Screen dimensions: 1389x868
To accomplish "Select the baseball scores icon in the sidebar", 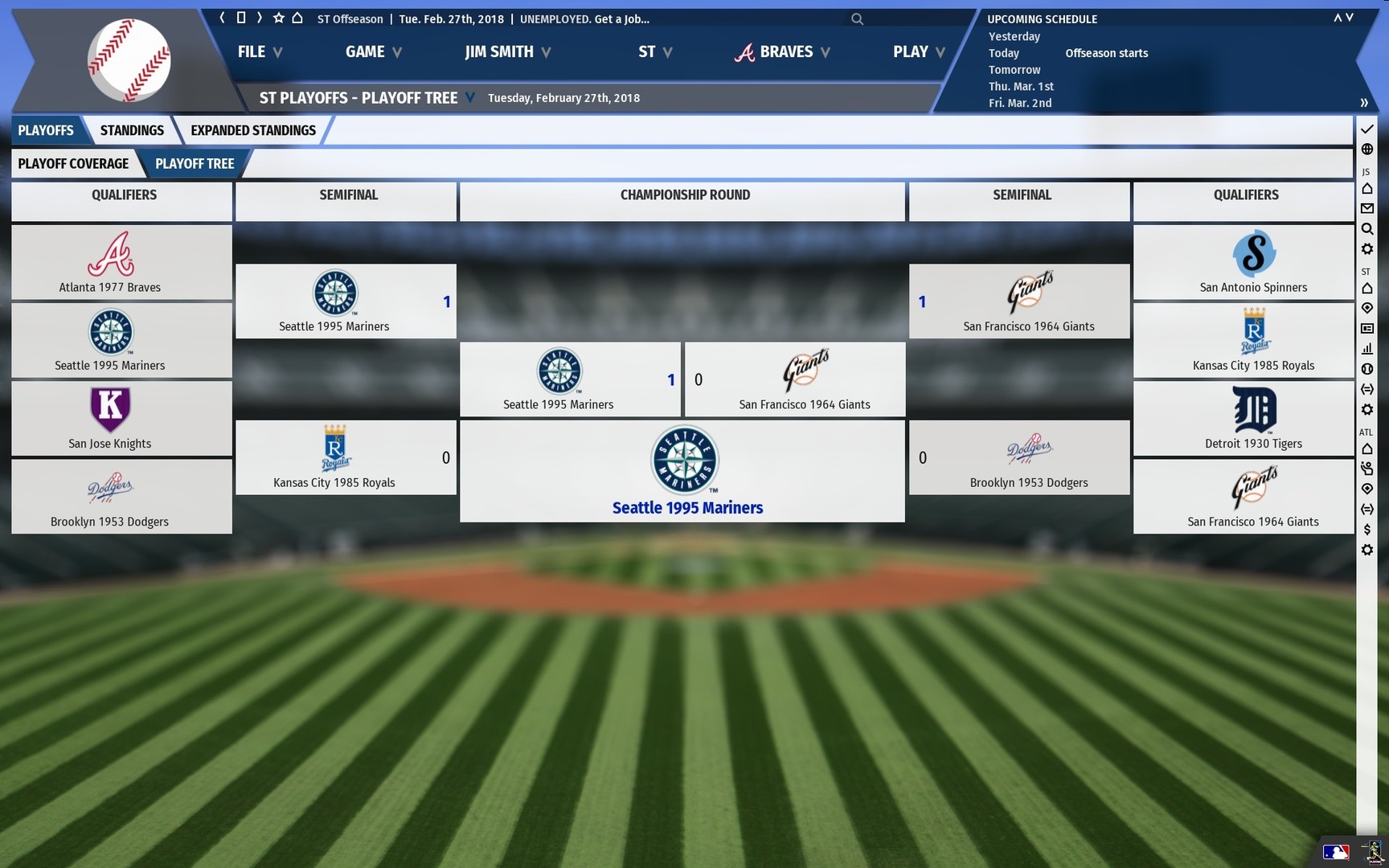I will click(1367, 369).
